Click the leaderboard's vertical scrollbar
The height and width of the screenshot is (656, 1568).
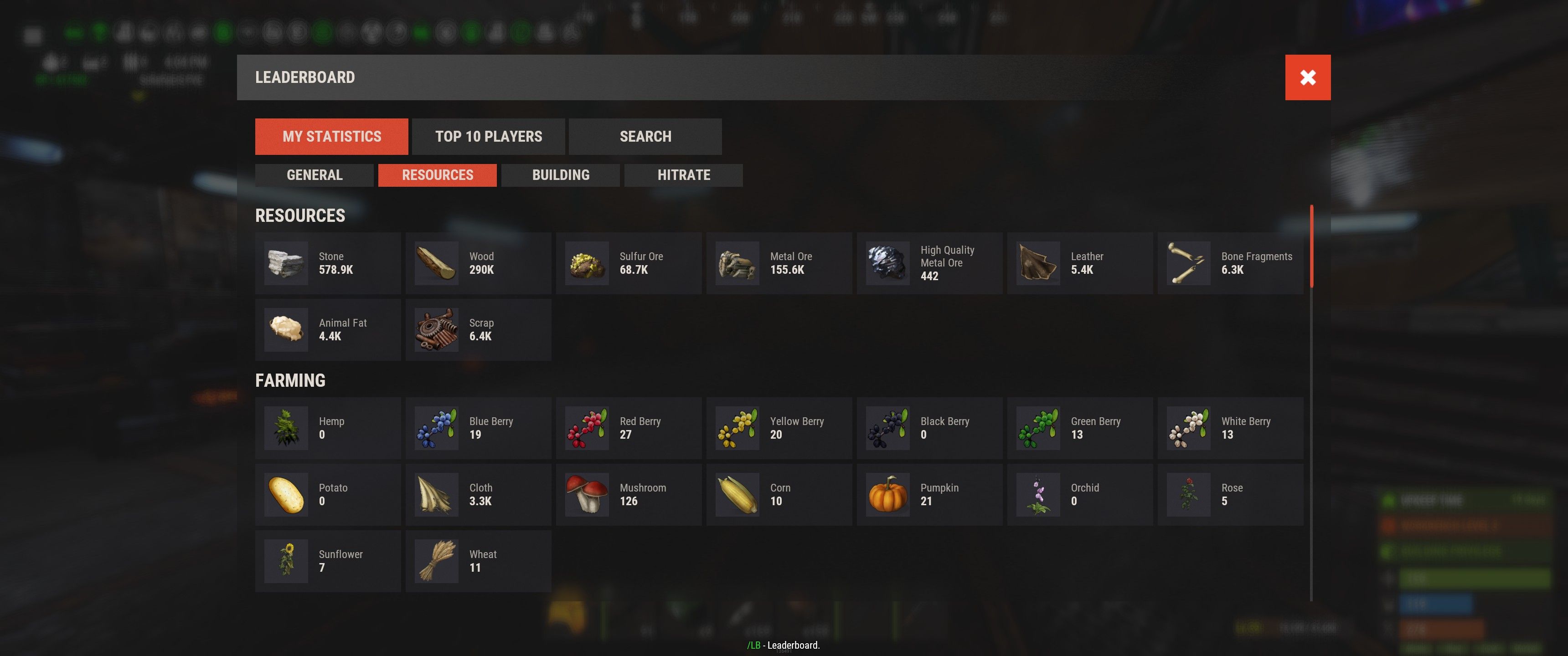(1311, 246)
